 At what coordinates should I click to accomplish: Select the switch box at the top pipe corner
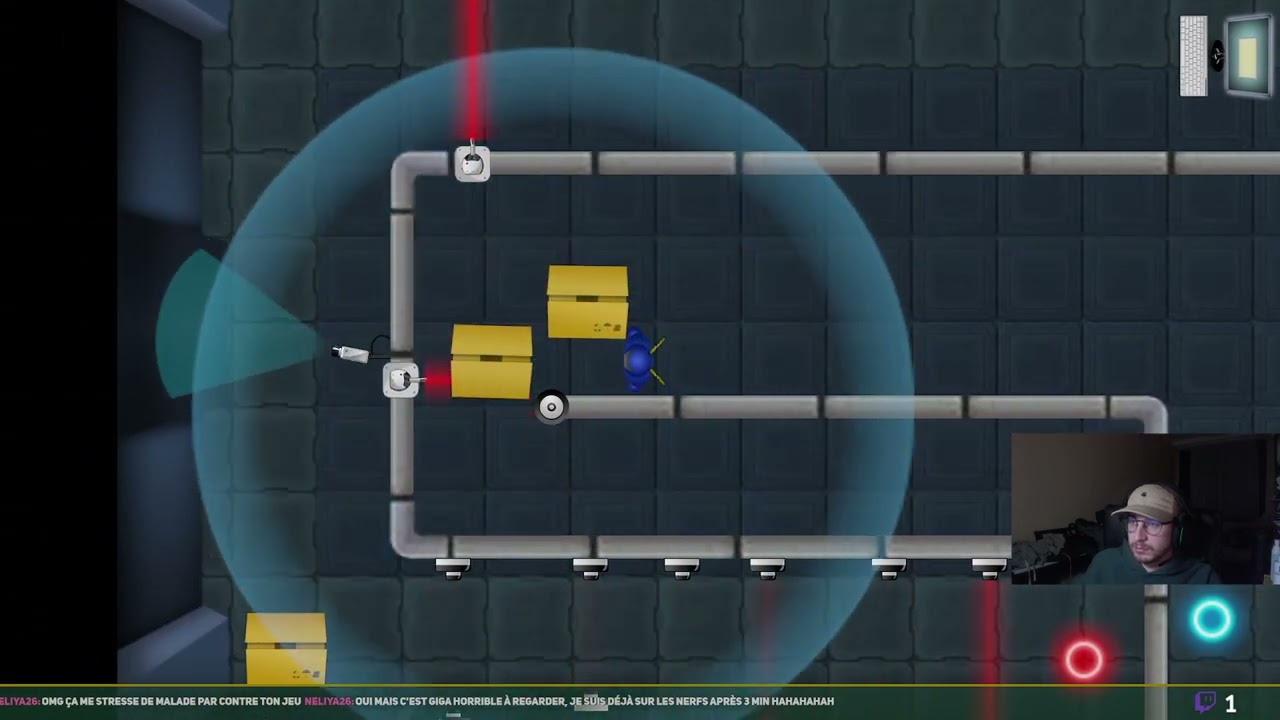click(x=472, y=163)
